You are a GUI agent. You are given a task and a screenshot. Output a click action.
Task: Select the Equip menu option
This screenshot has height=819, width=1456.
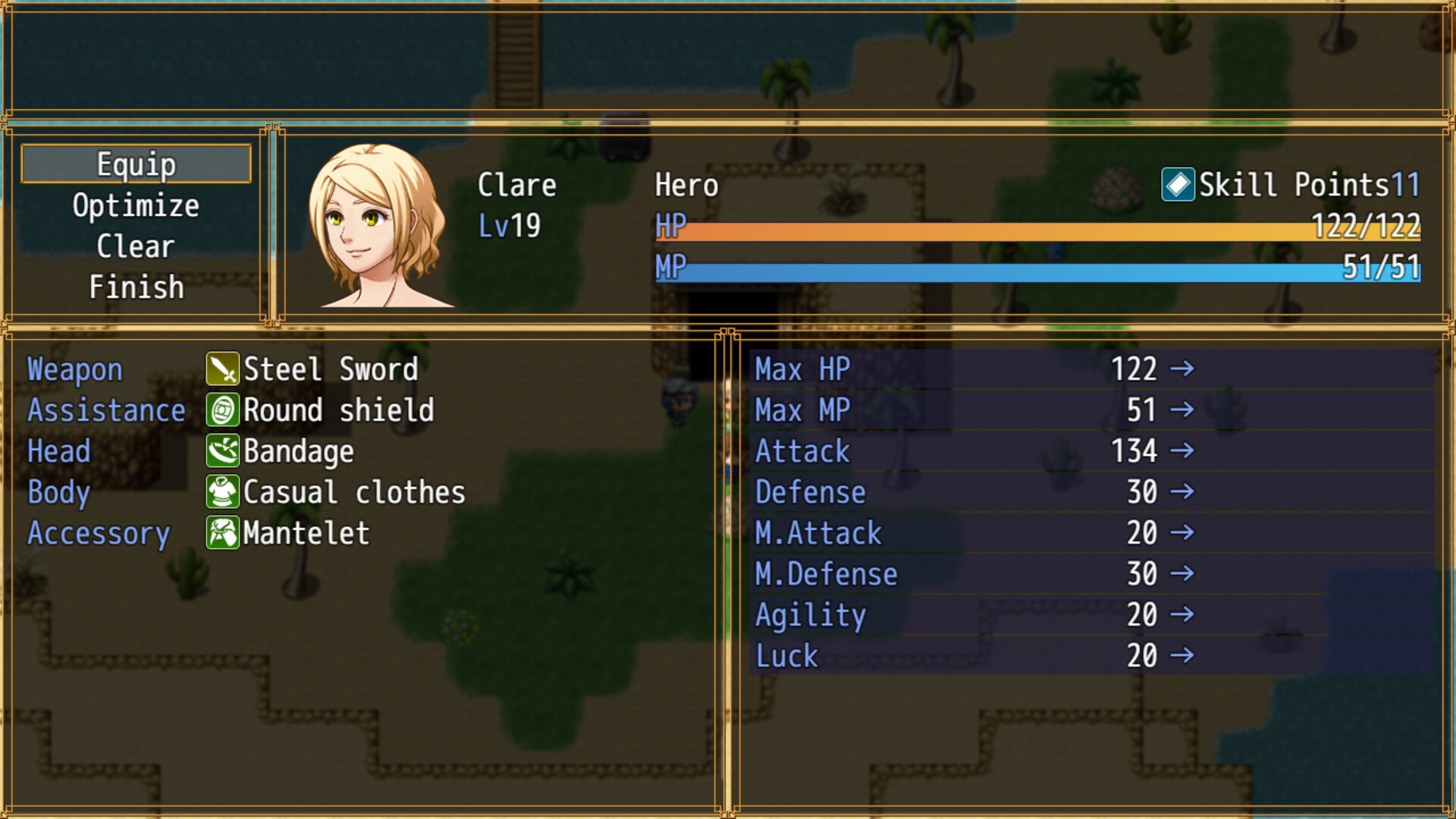tap(136, 164)
